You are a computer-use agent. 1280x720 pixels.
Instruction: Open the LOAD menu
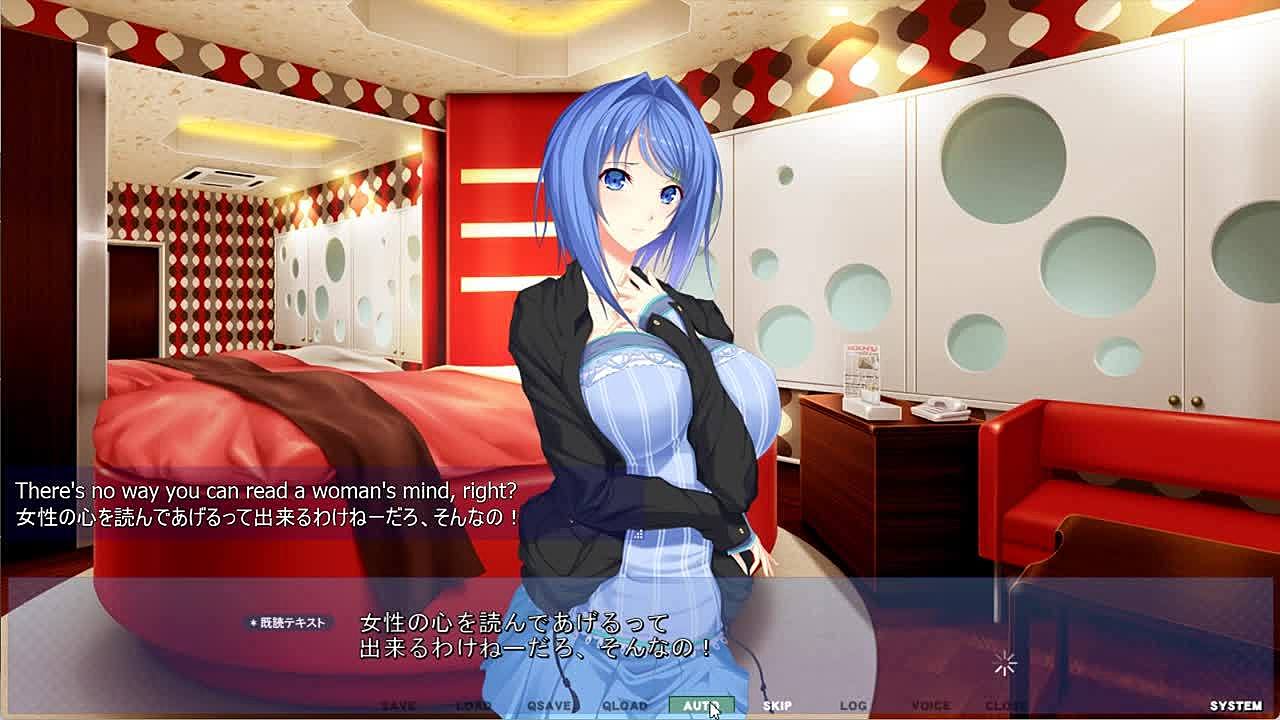[x=473, y=706]
